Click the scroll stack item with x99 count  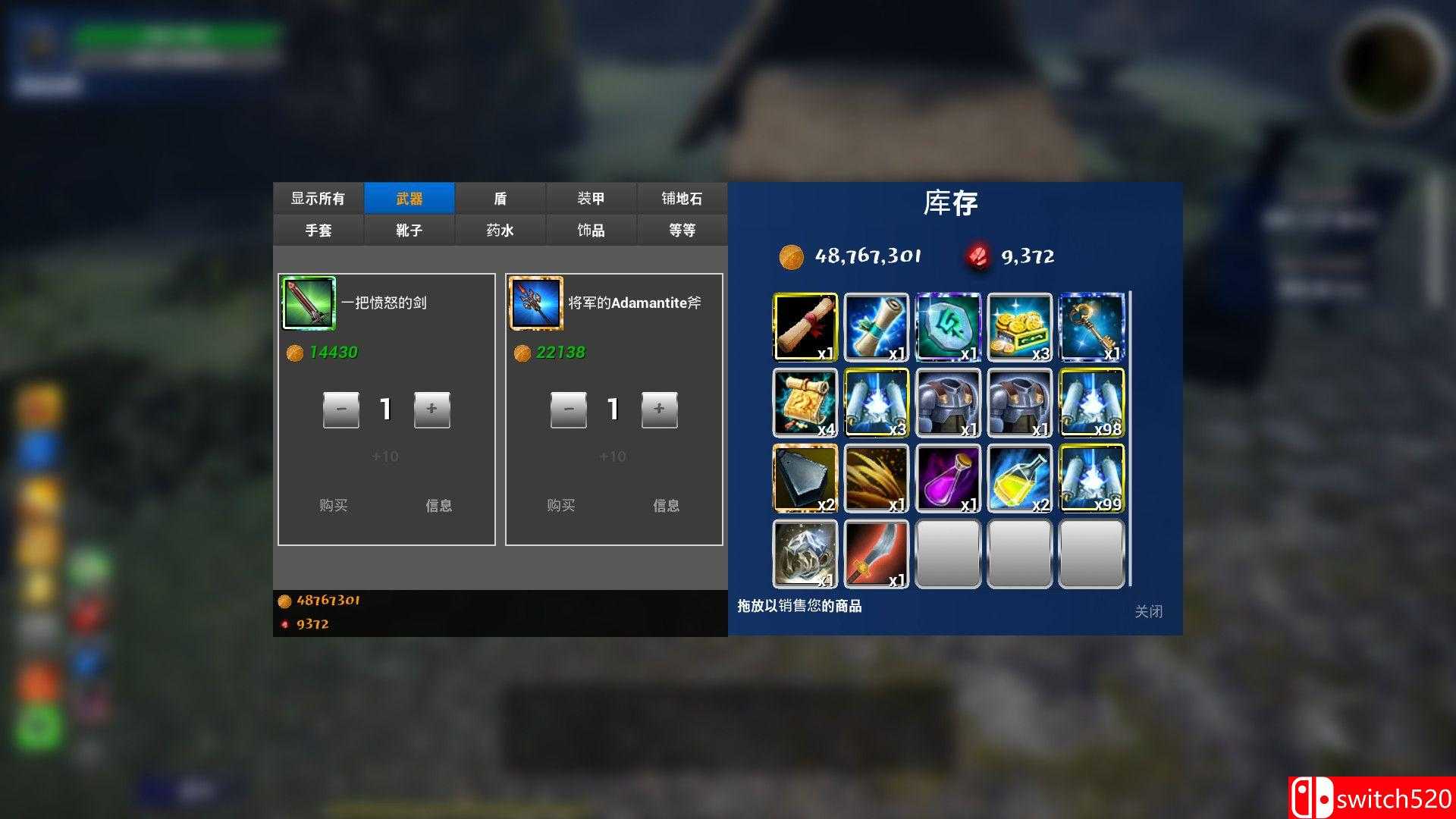tap(1092, 478)
